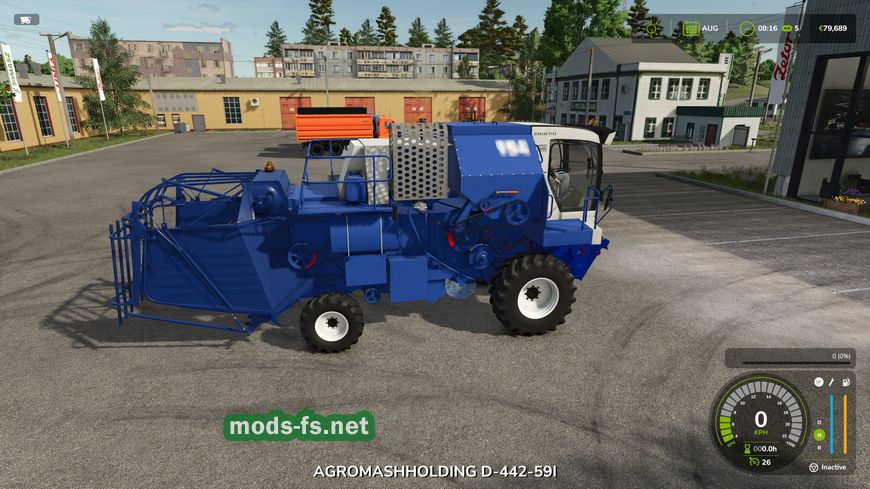Screen dimensions: 870x489
Task: Click the wrench damage icon
Action: 831,382
